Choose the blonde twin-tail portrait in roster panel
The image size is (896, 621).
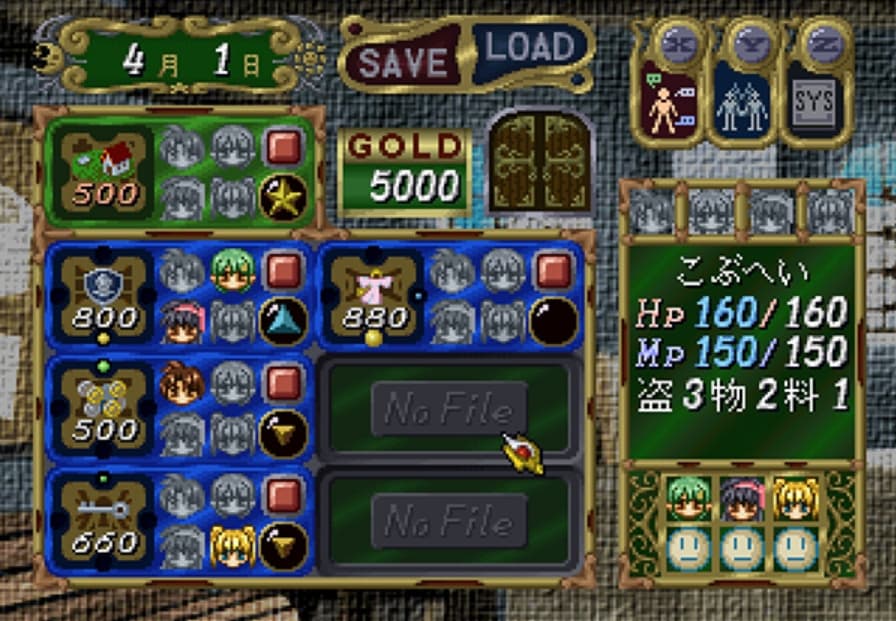click(796, 499)
